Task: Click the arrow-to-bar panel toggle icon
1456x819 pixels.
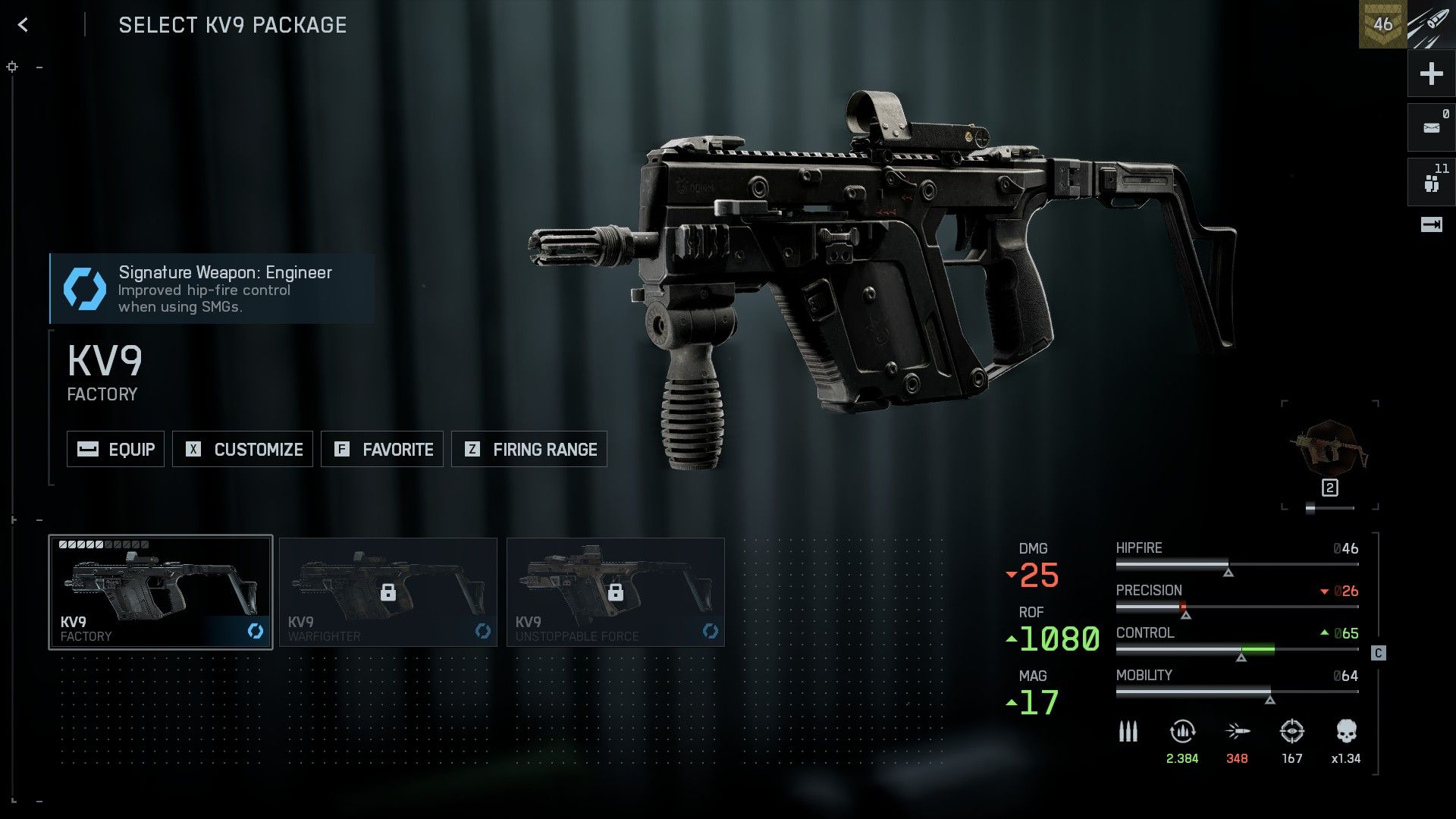Action: point(1431,224)
